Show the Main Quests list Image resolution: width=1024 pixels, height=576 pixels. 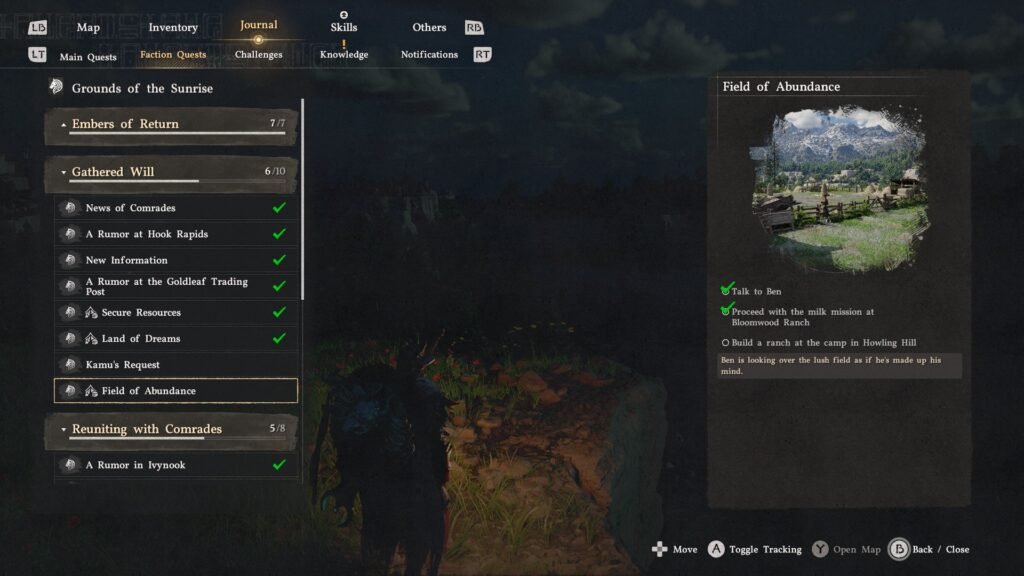[x=88, y=56]
